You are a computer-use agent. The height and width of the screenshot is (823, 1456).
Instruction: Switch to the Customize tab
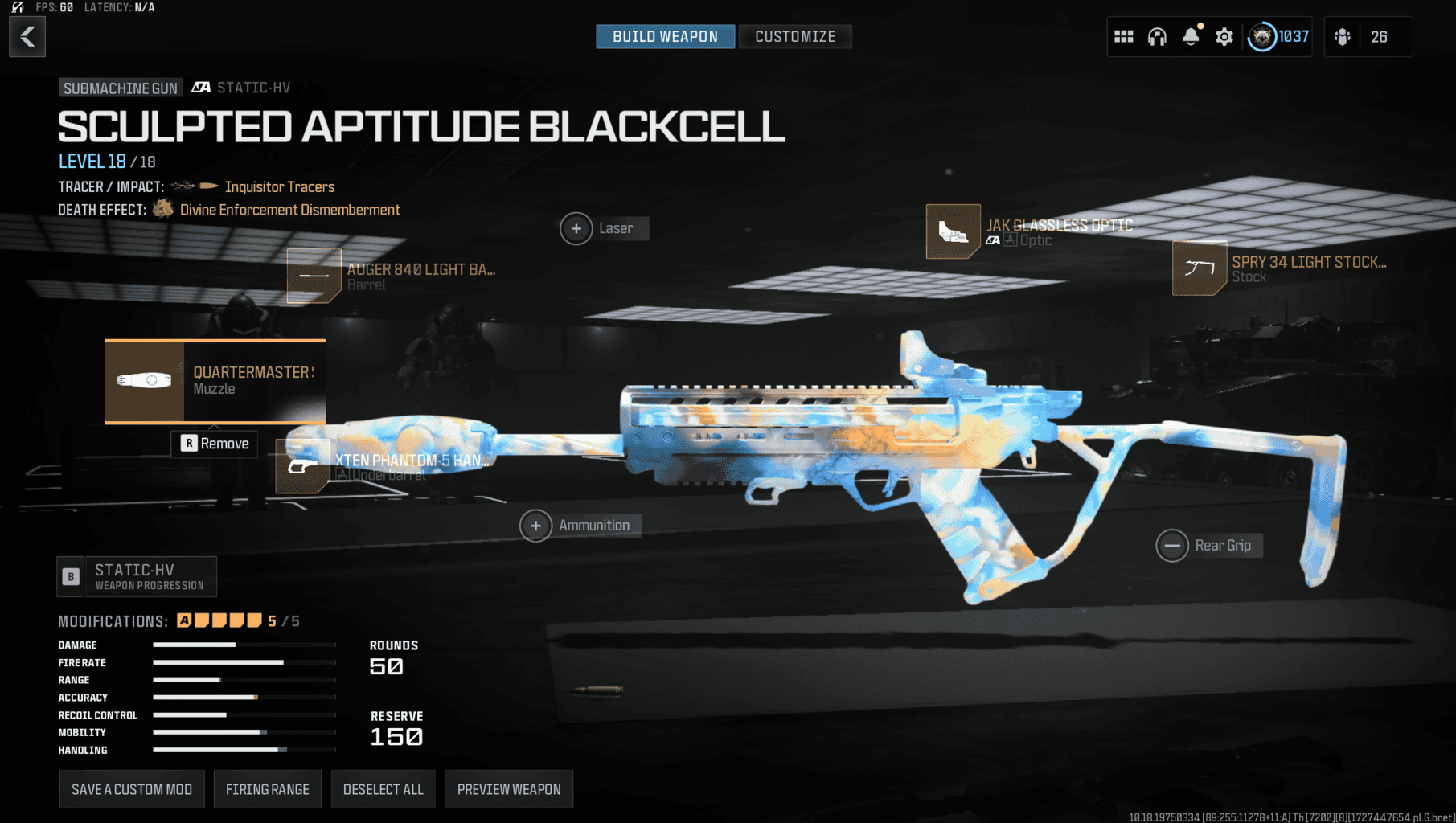[x=795, y=36]
